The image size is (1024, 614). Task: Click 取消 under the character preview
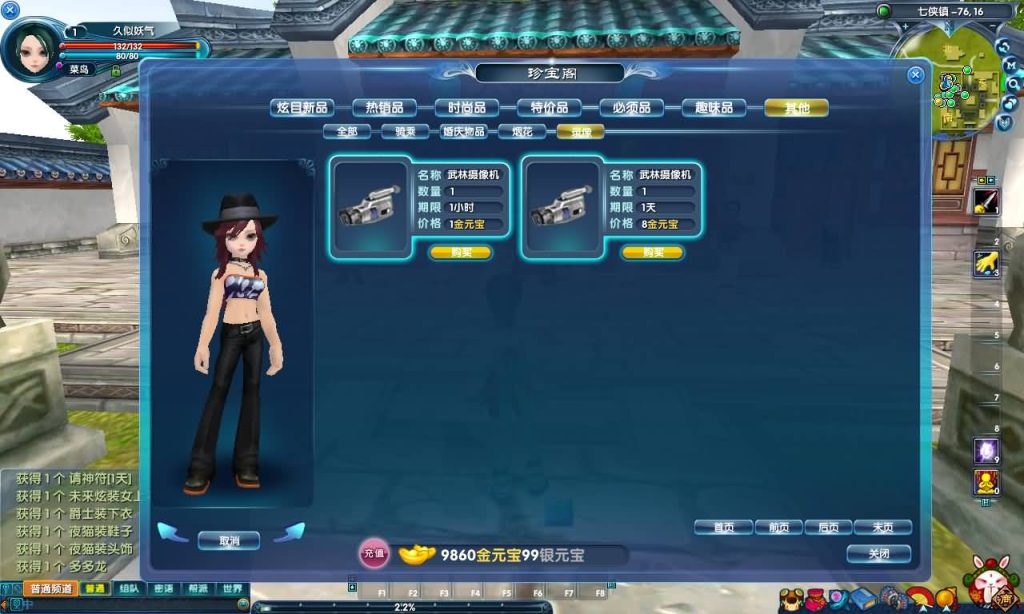pyautogui.click(x=229, y=541)
